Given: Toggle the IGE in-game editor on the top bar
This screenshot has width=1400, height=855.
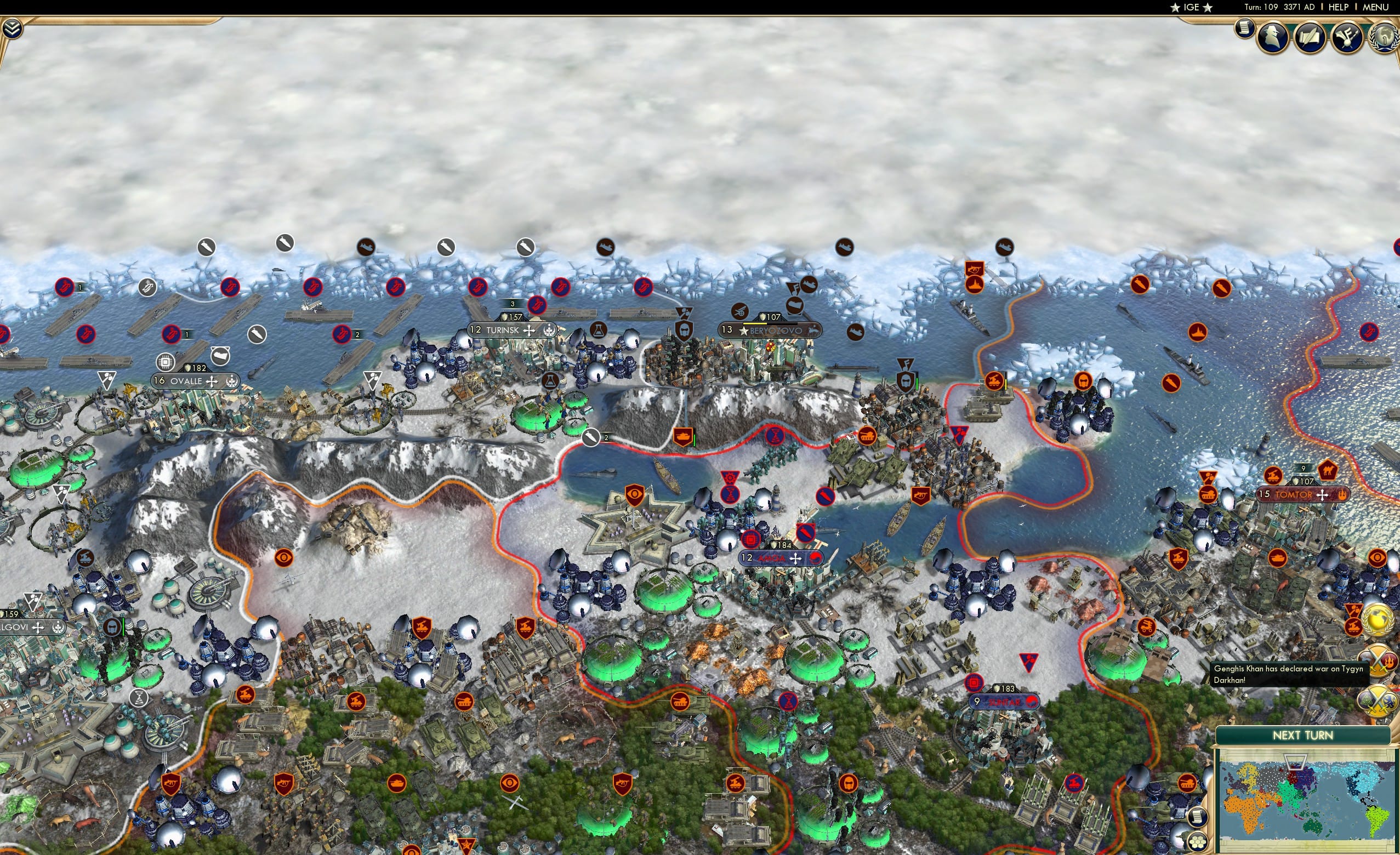Looking at the screenshot, I should (1191, 7).
